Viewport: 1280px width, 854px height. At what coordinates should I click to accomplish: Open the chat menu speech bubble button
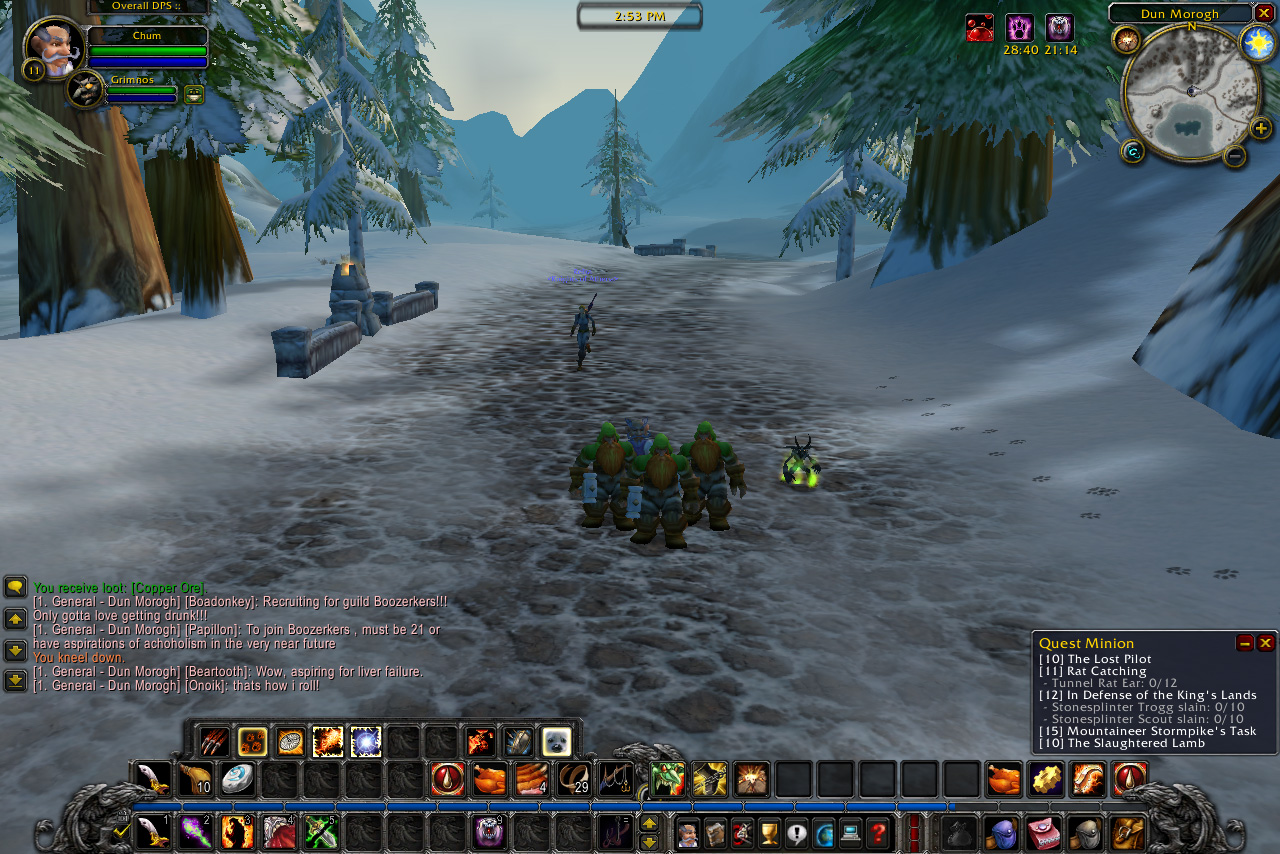click(x=15, y=587)
